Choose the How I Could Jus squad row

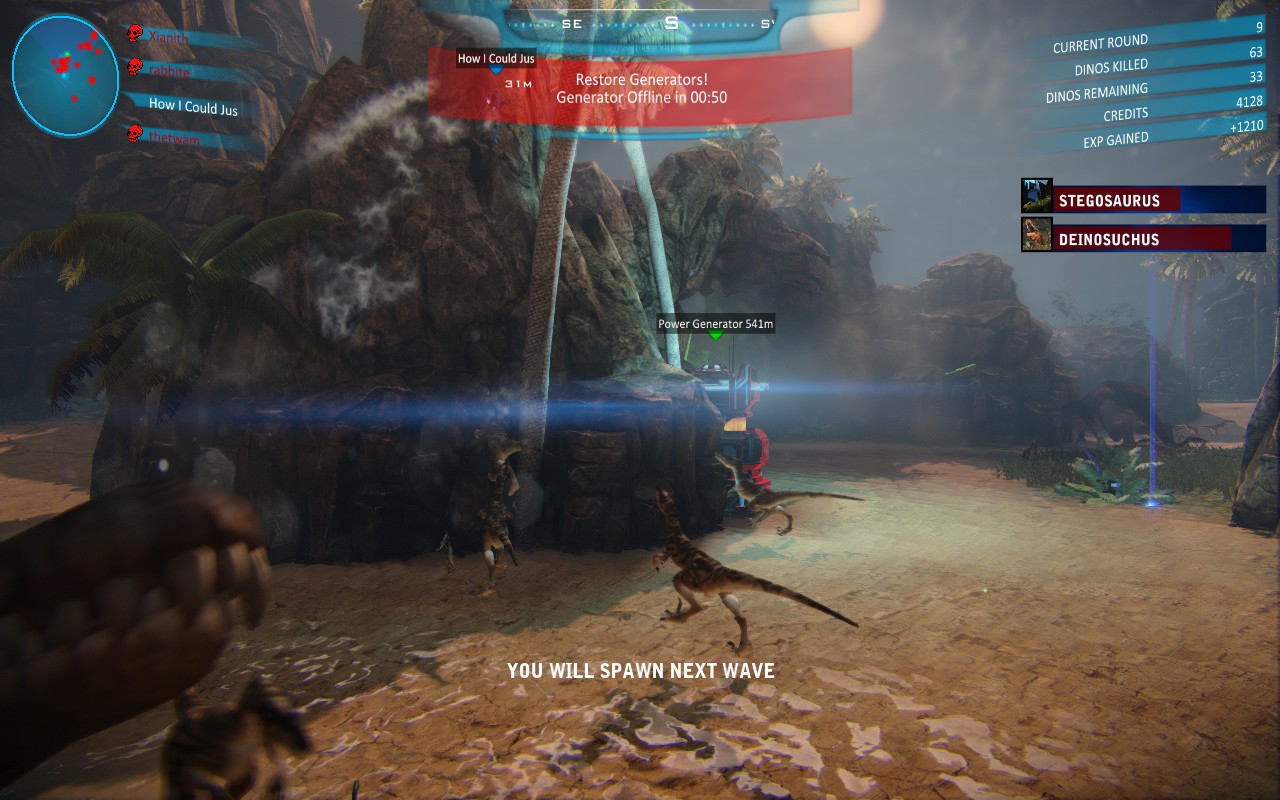click(x=193, y=106)
